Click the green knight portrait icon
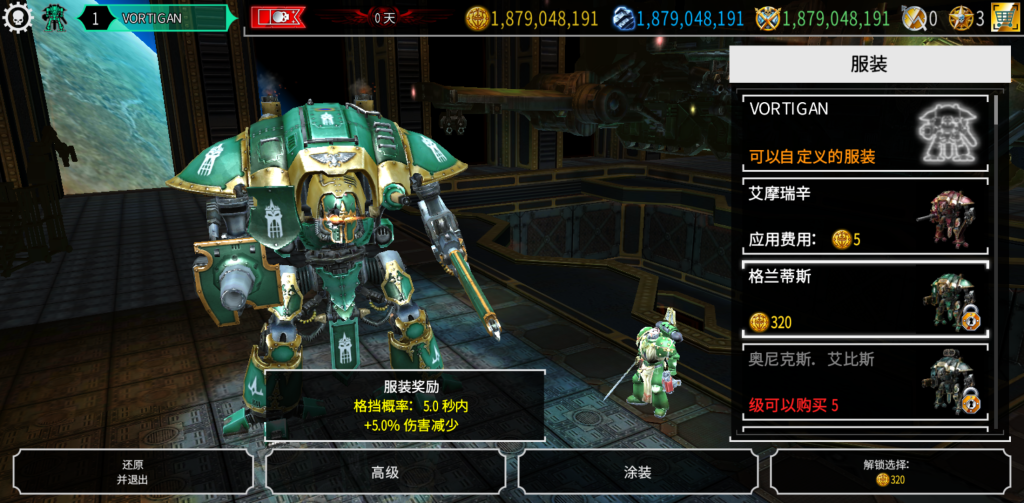The width and height of the screenshot is (1024, 503). click(x=52, y=18)
